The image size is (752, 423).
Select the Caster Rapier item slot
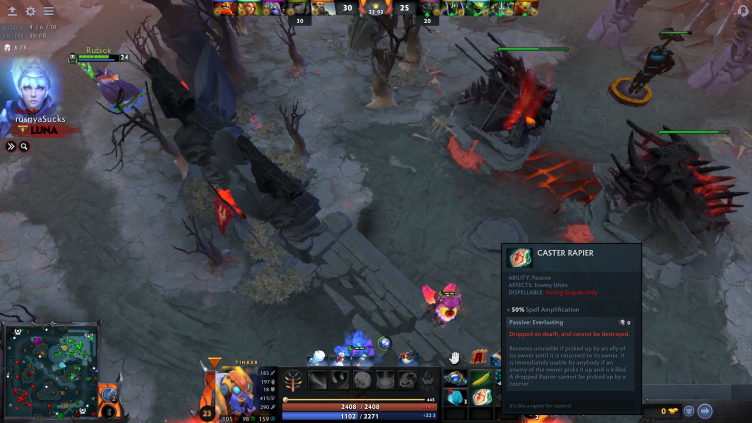(x=482, y=398)
